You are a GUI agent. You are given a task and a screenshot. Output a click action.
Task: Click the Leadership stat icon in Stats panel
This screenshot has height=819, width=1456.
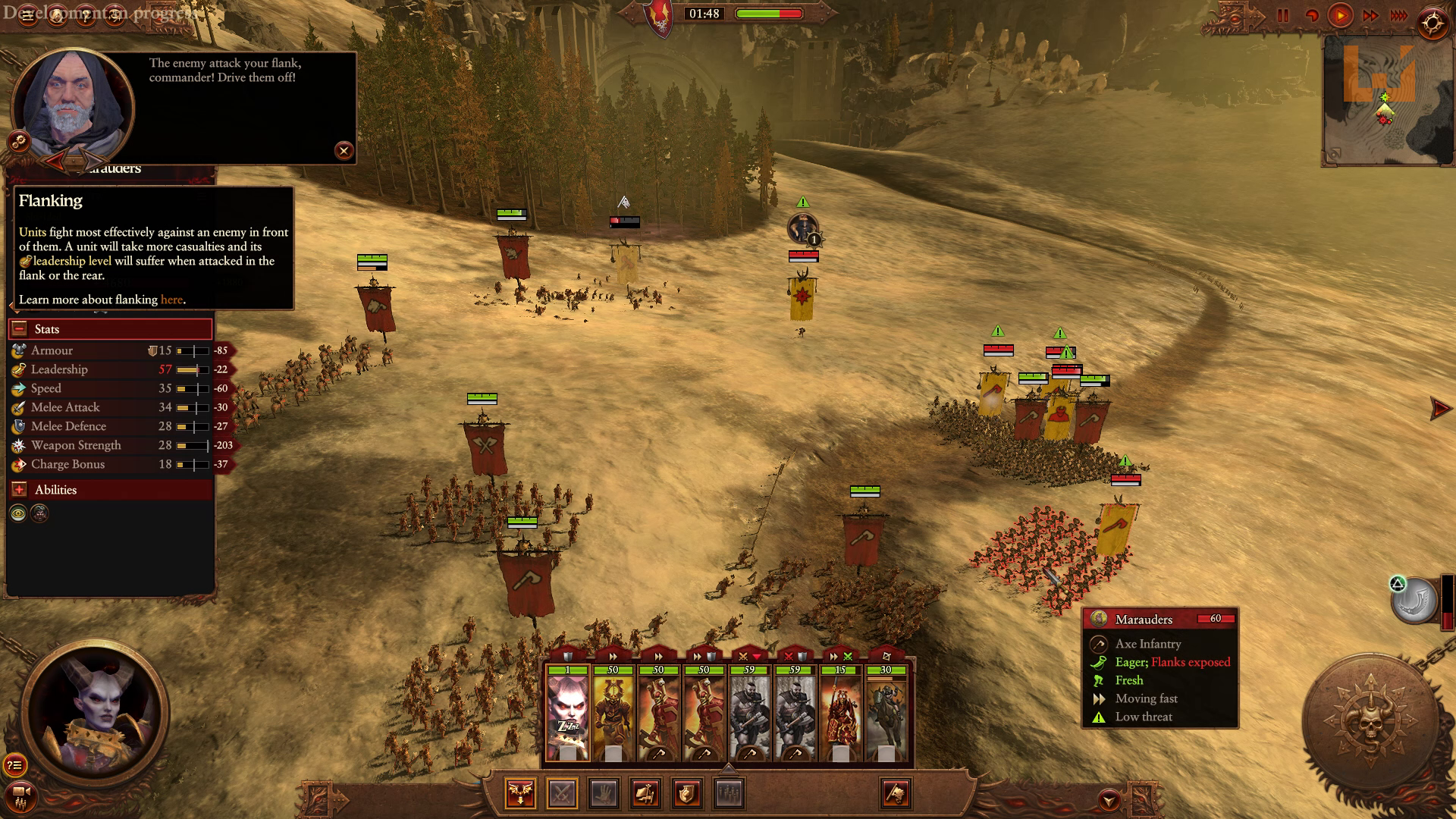click(x=17, y=369)
